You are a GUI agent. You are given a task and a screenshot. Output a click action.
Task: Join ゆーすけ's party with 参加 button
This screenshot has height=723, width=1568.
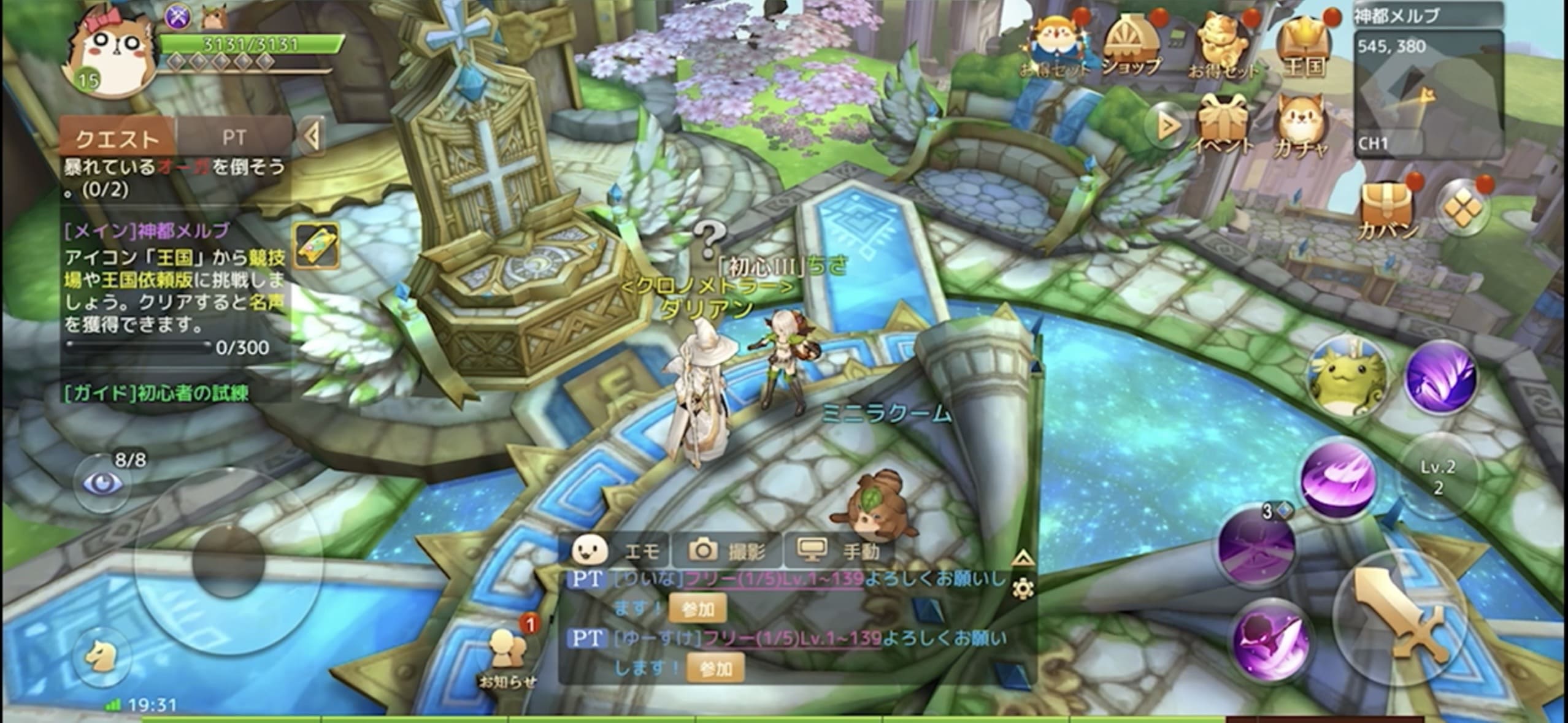[x=715, y=668]
